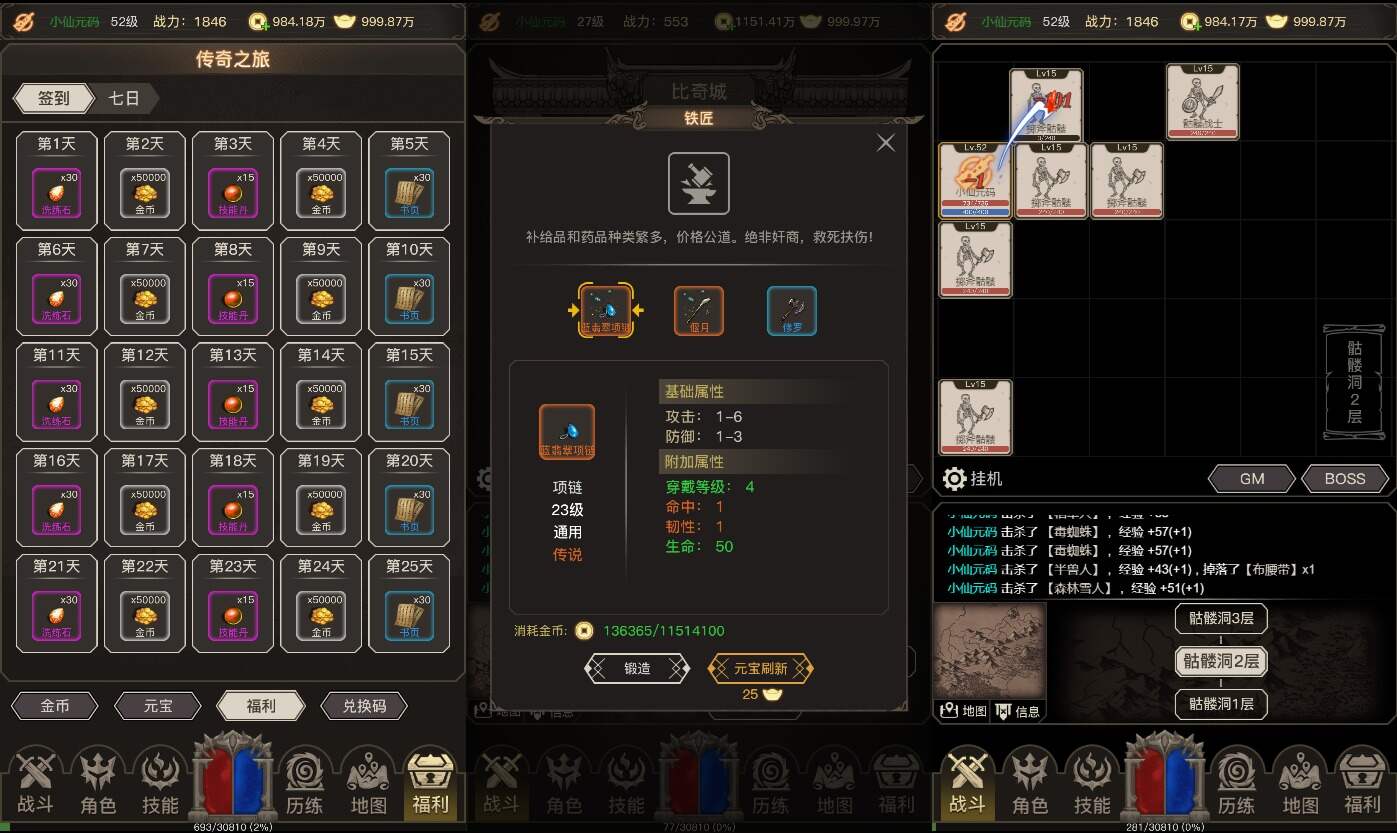
Task: Refresh the forge list with 元宝刷新
Action: click(761, 668)
